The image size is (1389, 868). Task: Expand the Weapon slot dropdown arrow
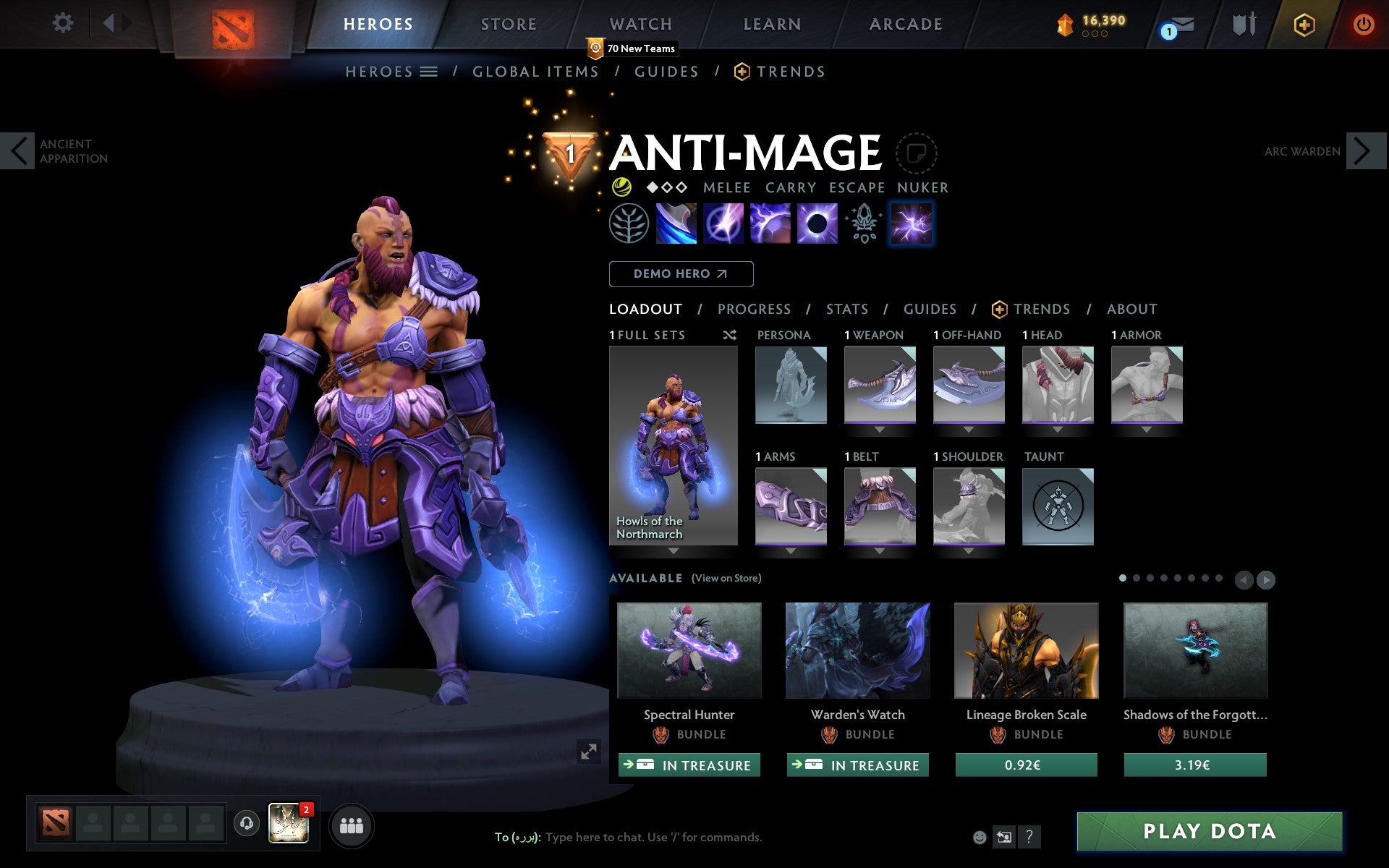(x=880, y=428)
